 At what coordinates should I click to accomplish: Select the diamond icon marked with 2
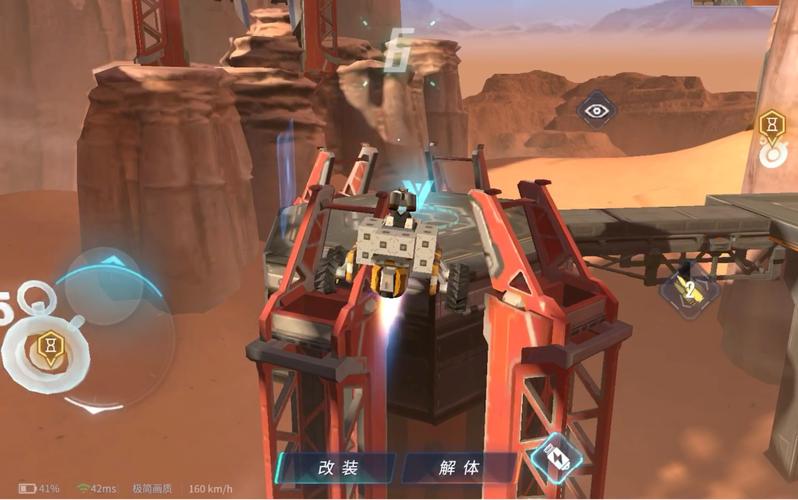(x=687, y=290)
